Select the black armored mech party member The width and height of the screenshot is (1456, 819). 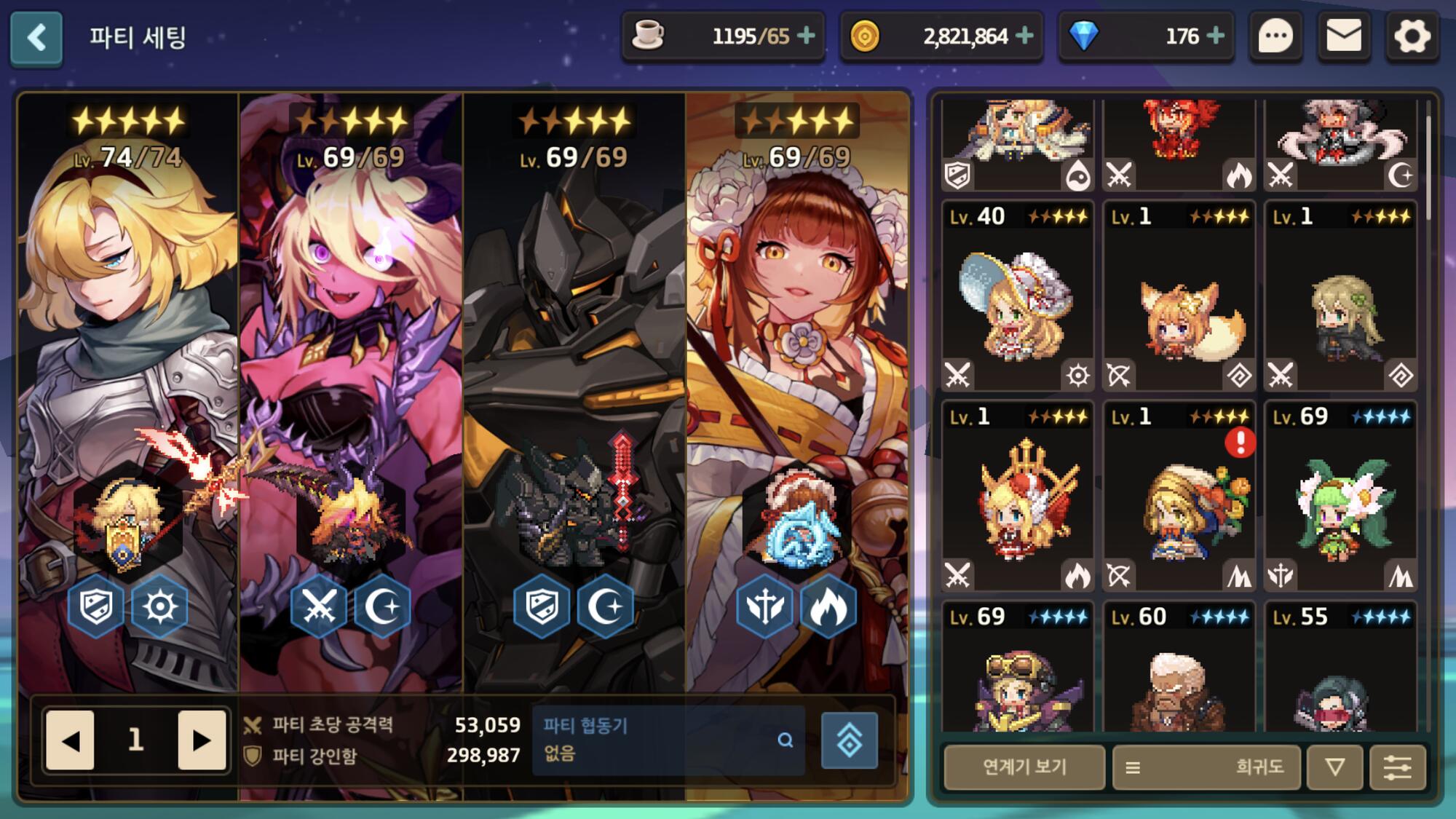(x=574, y=364)
